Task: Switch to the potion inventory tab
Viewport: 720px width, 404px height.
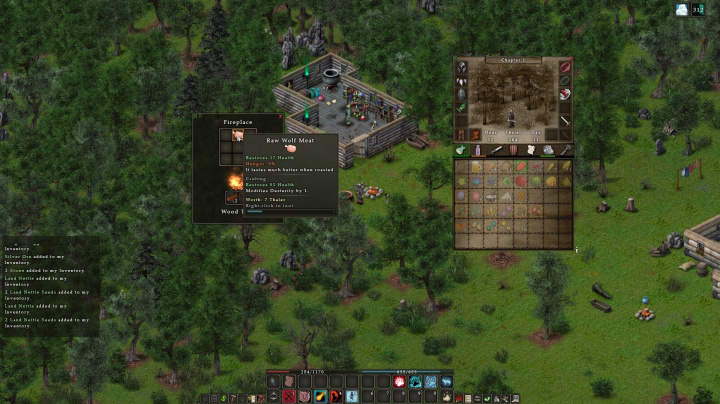Action: (x=479, y=150)
